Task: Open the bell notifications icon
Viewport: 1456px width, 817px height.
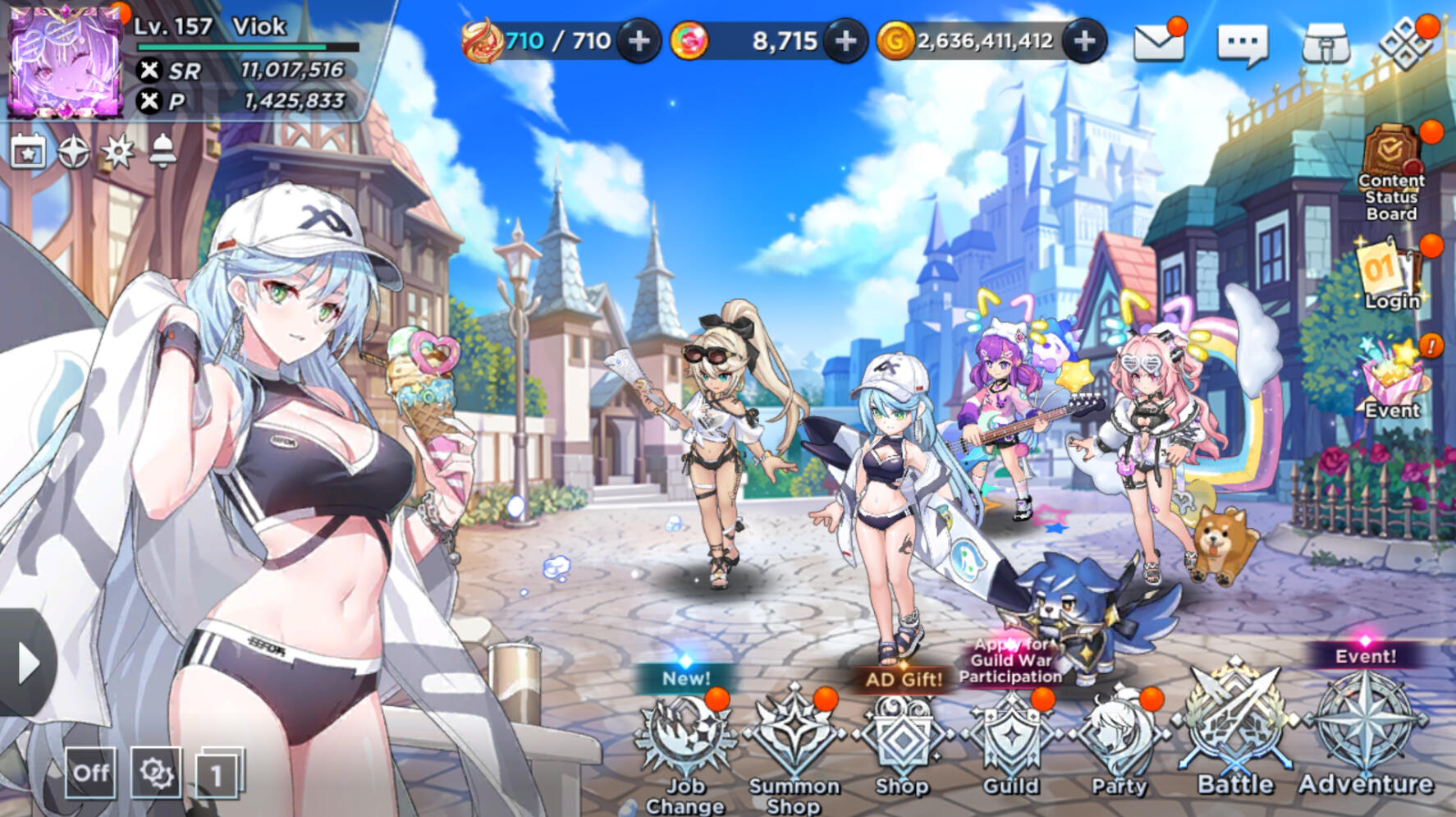Action: point(163,151)
